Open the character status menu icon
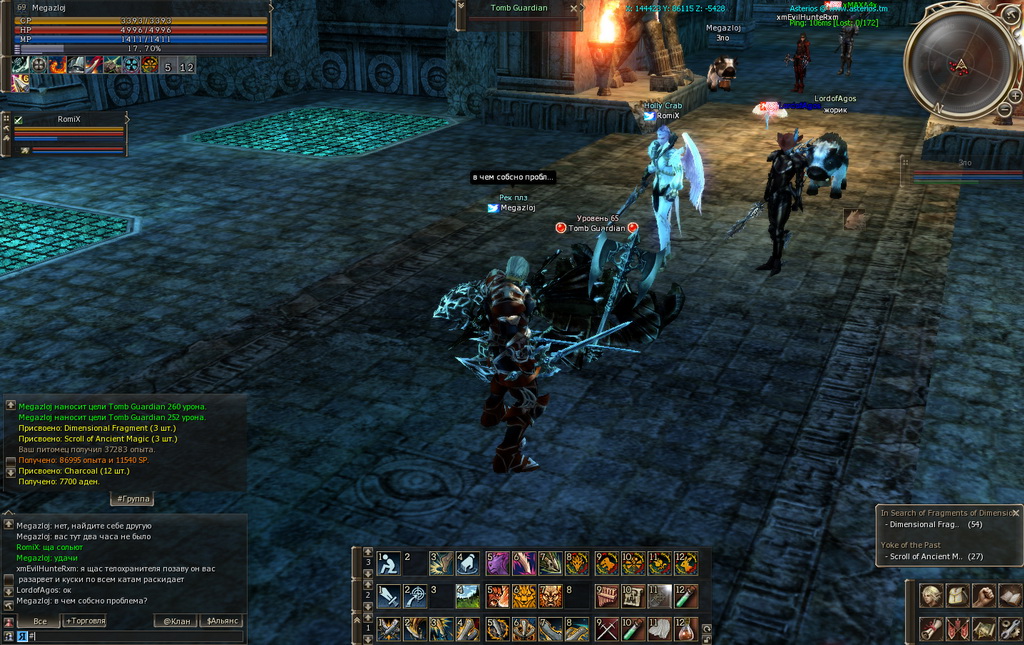The height and width of the screenshot is (645, 1024). [932, 596]
